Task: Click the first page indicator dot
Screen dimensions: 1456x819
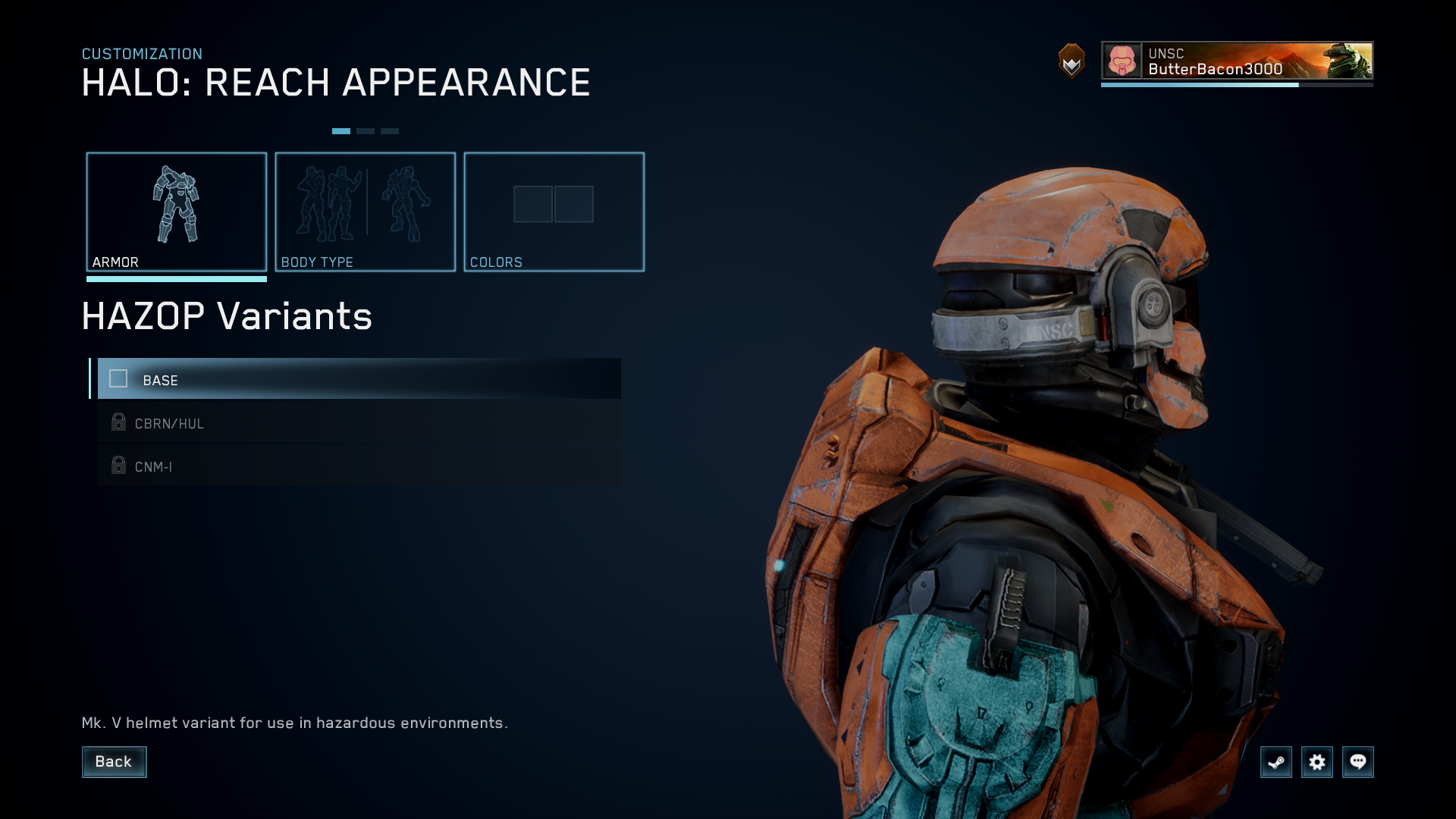Action: point(342,130)
